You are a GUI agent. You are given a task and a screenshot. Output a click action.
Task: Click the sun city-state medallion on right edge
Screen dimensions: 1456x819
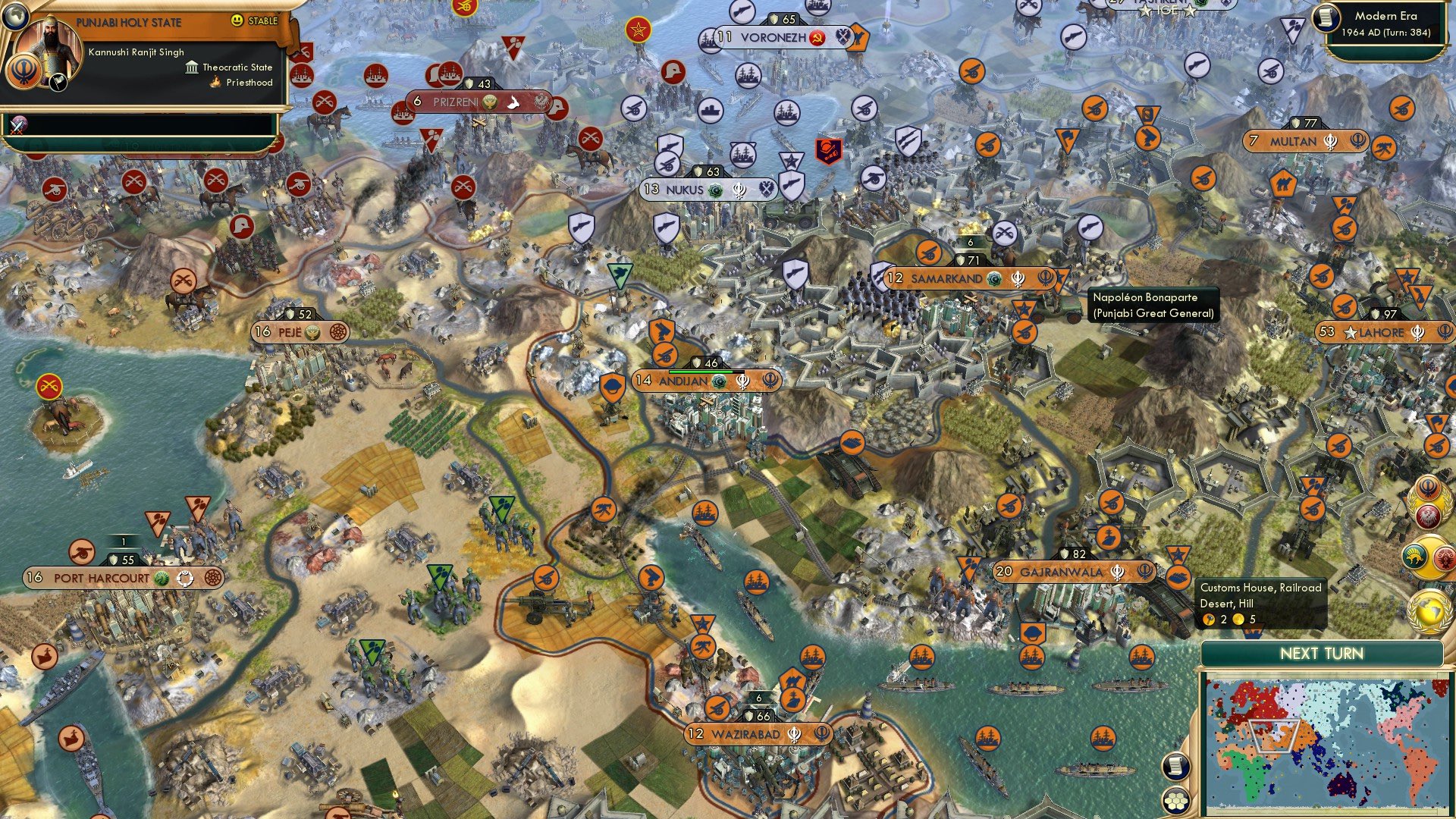point(1444,557)
